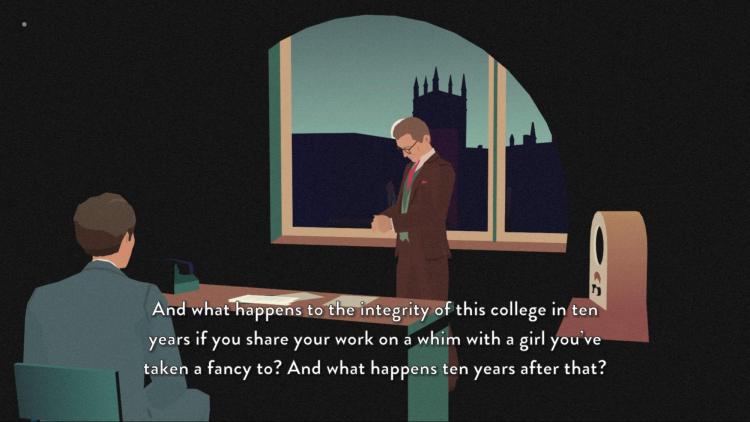Click the small white dot menu indicator
This screenshot has width=750, height=422.
tap(24, 24)
